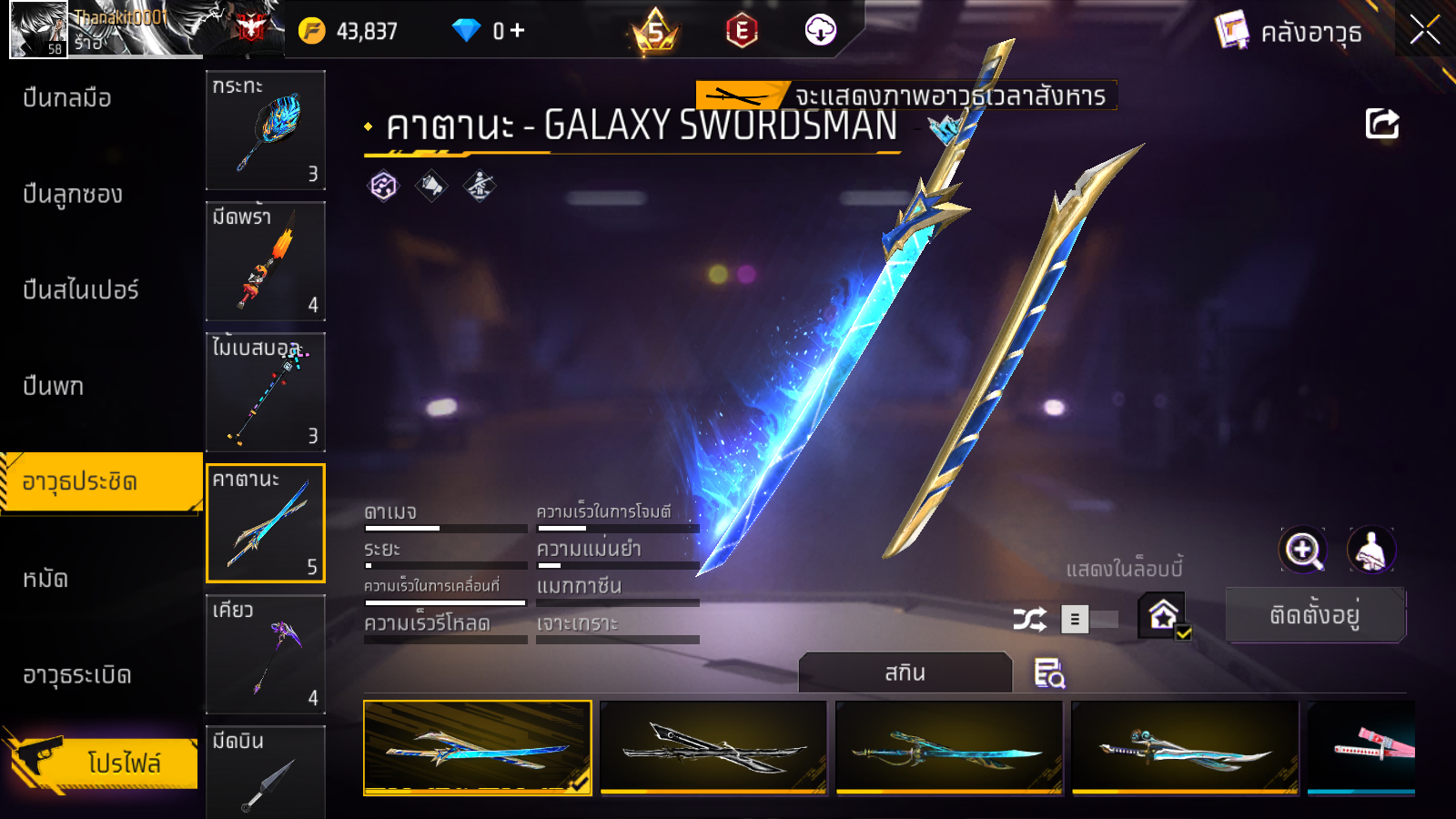
Task: Select the ปืนกลมือ weapon category
Action: tap(67, 98)
